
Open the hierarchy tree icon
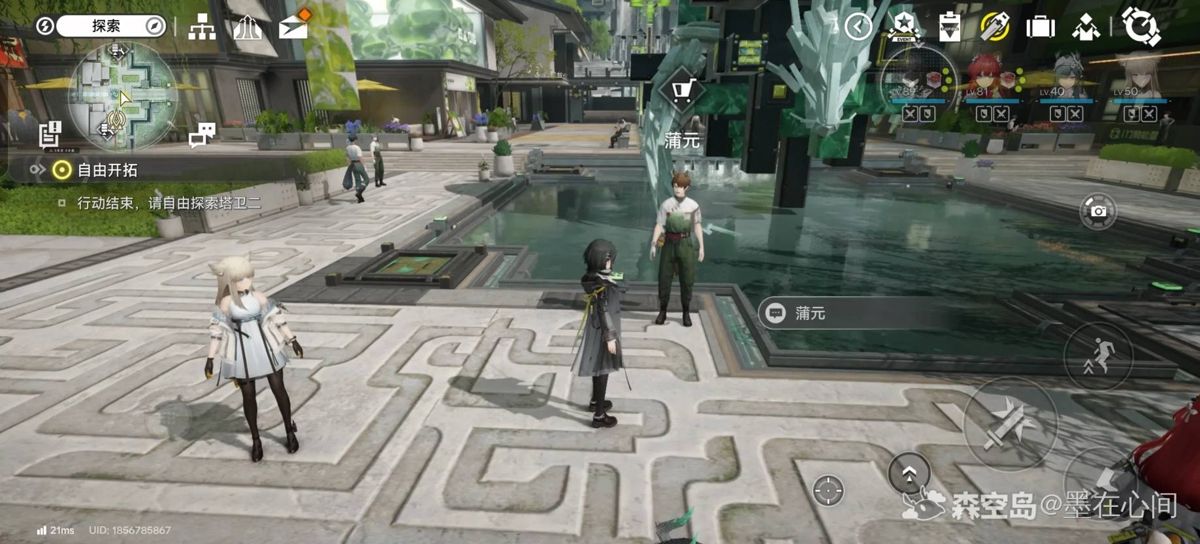point(202,27)
